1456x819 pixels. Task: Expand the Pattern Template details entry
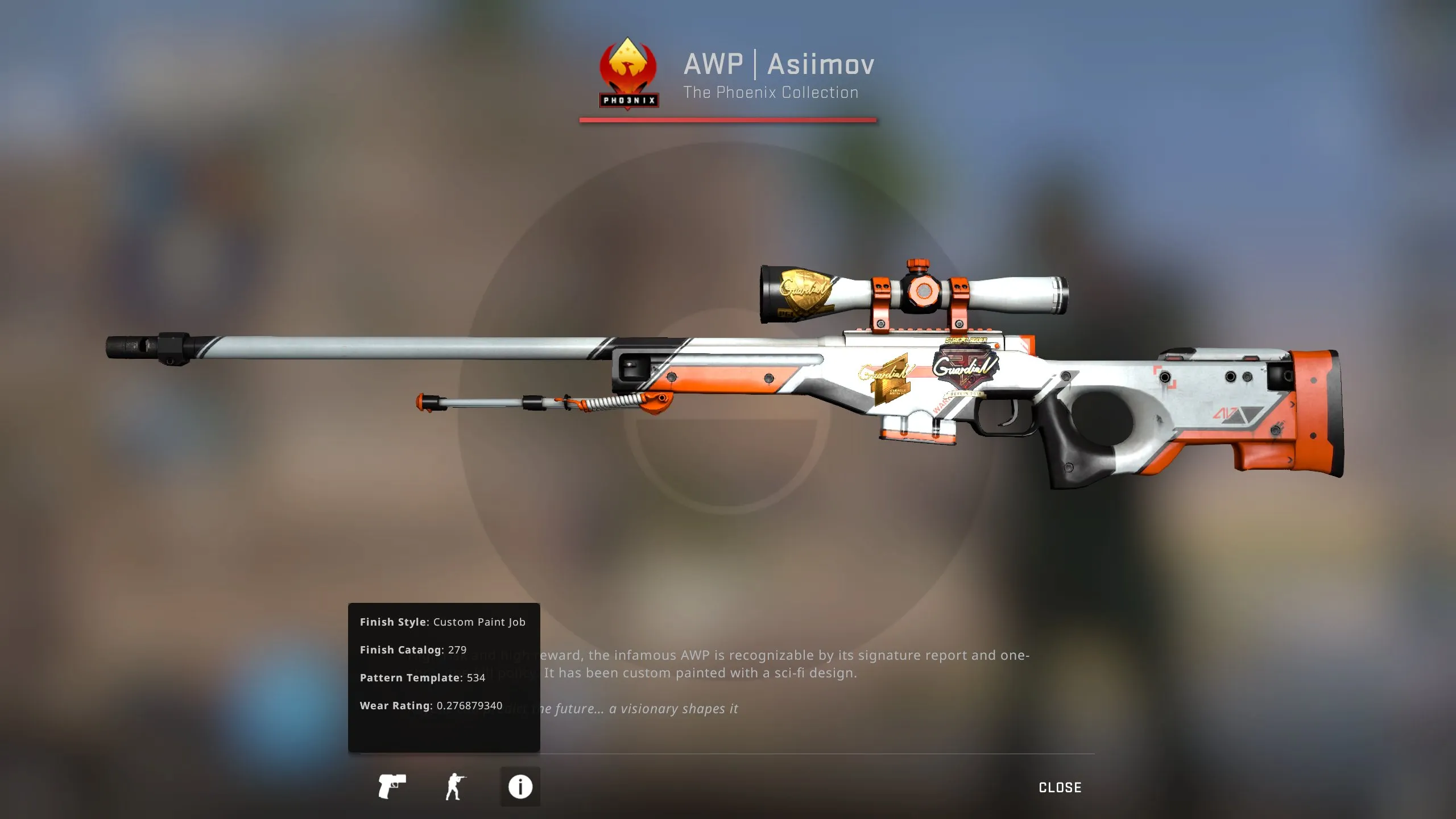(x=423, y=678)
